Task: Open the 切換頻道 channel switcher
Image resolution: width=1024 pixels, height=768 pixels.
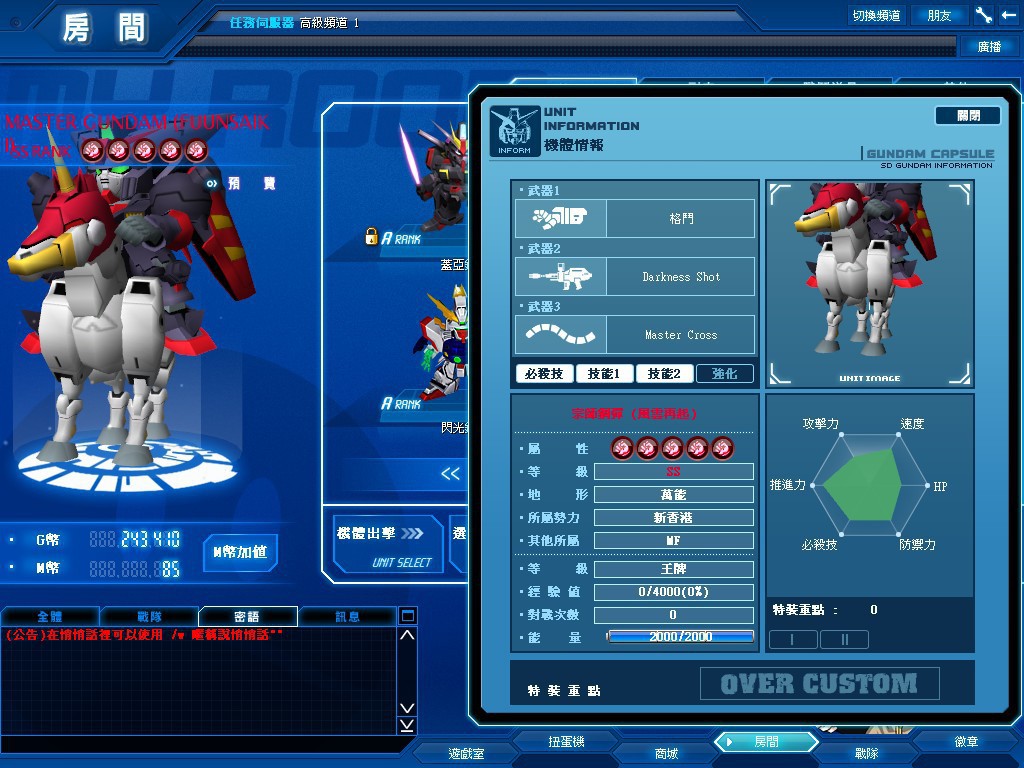Action: pyautogui.click(x=876, y=15)
